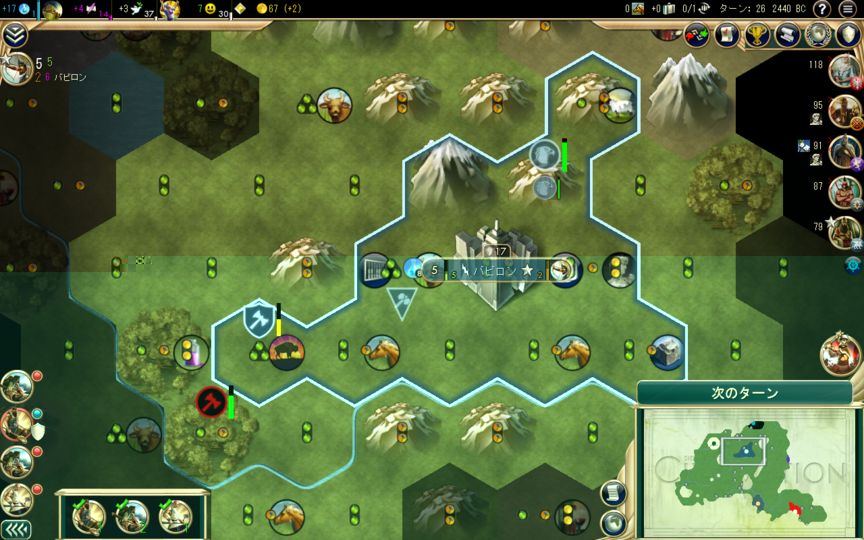
Task: Select the バビロン city banner
Action: click(491, 270)
